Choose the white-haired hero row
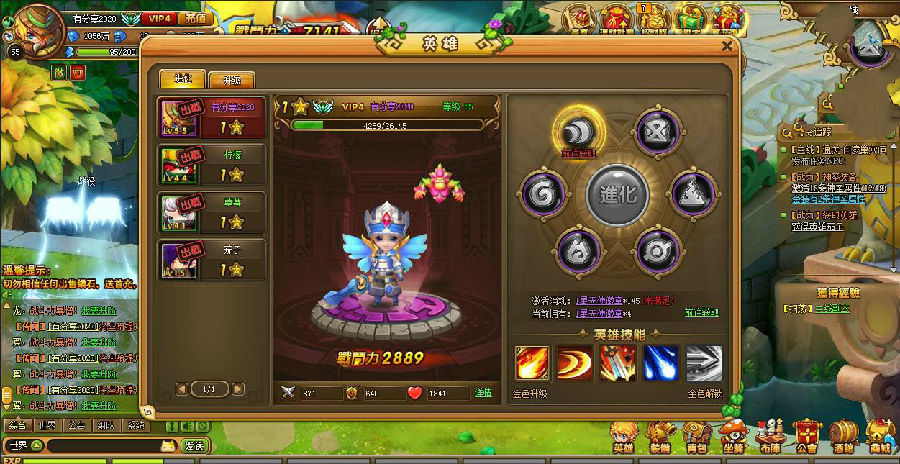The width and height of the screenshot is (900, 464). click(214, 212)
